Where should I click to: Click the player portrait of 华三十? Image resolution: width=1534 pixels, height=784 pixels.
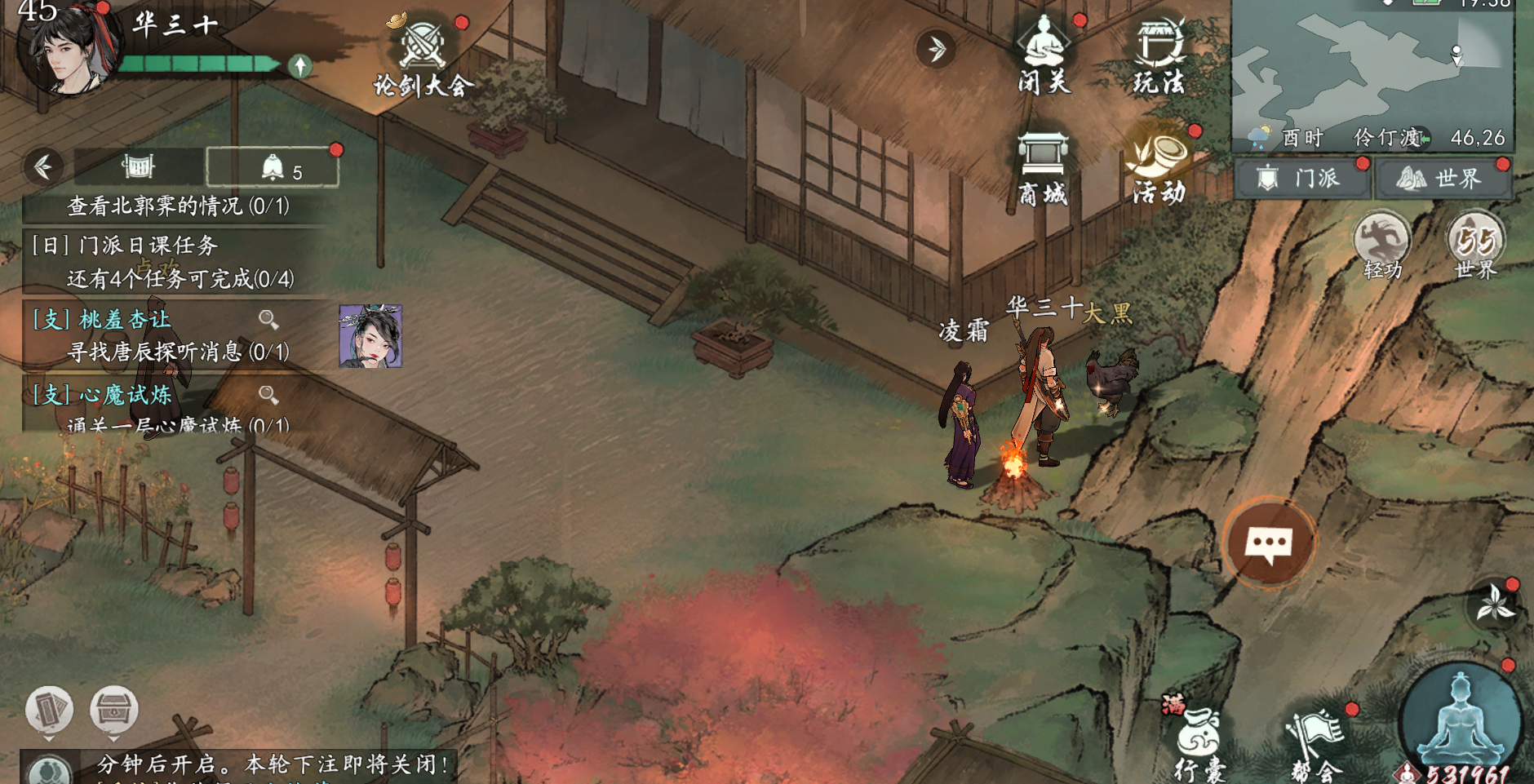(x=67, y=51)
